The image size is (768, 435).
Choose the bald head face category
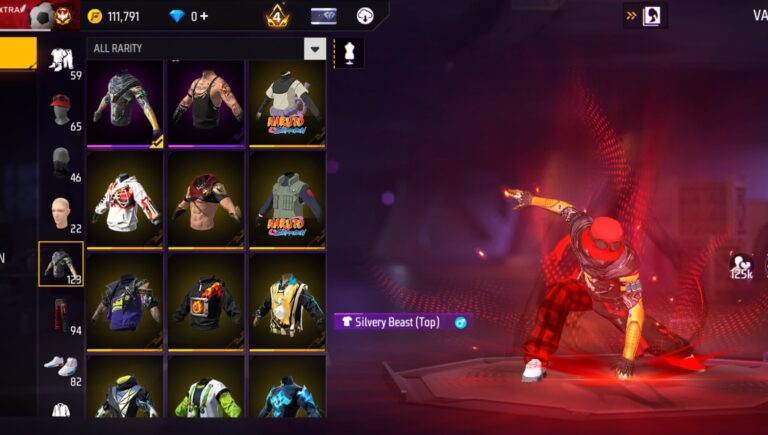[x=61, y=212]
